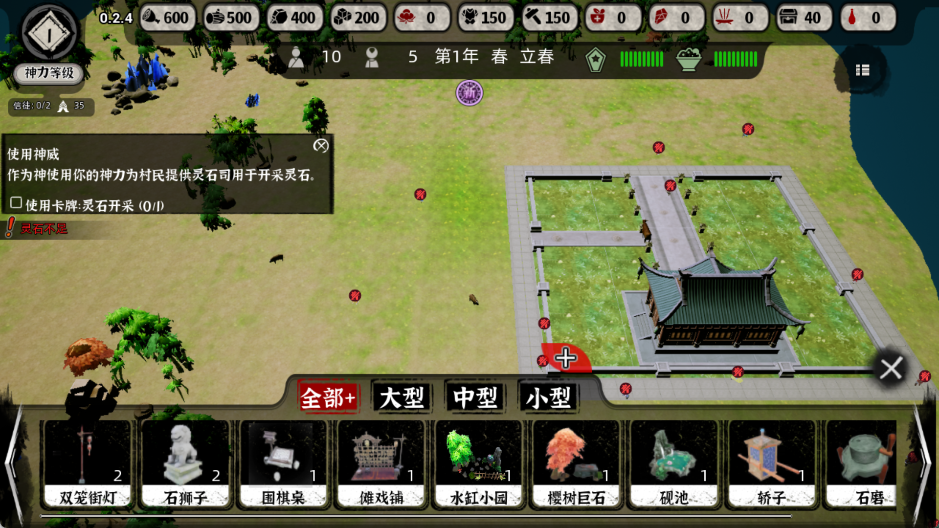Choose the 石磨 millstone card
The width and height of the screenshot is (939, 528).
866,463
